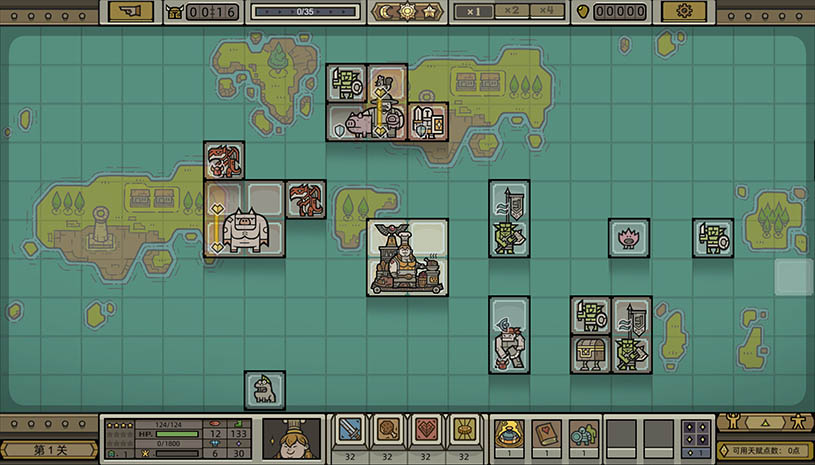The height and width of the screenshot is (465, 815).
Task: Select the sword skill card
Action: 349,431
